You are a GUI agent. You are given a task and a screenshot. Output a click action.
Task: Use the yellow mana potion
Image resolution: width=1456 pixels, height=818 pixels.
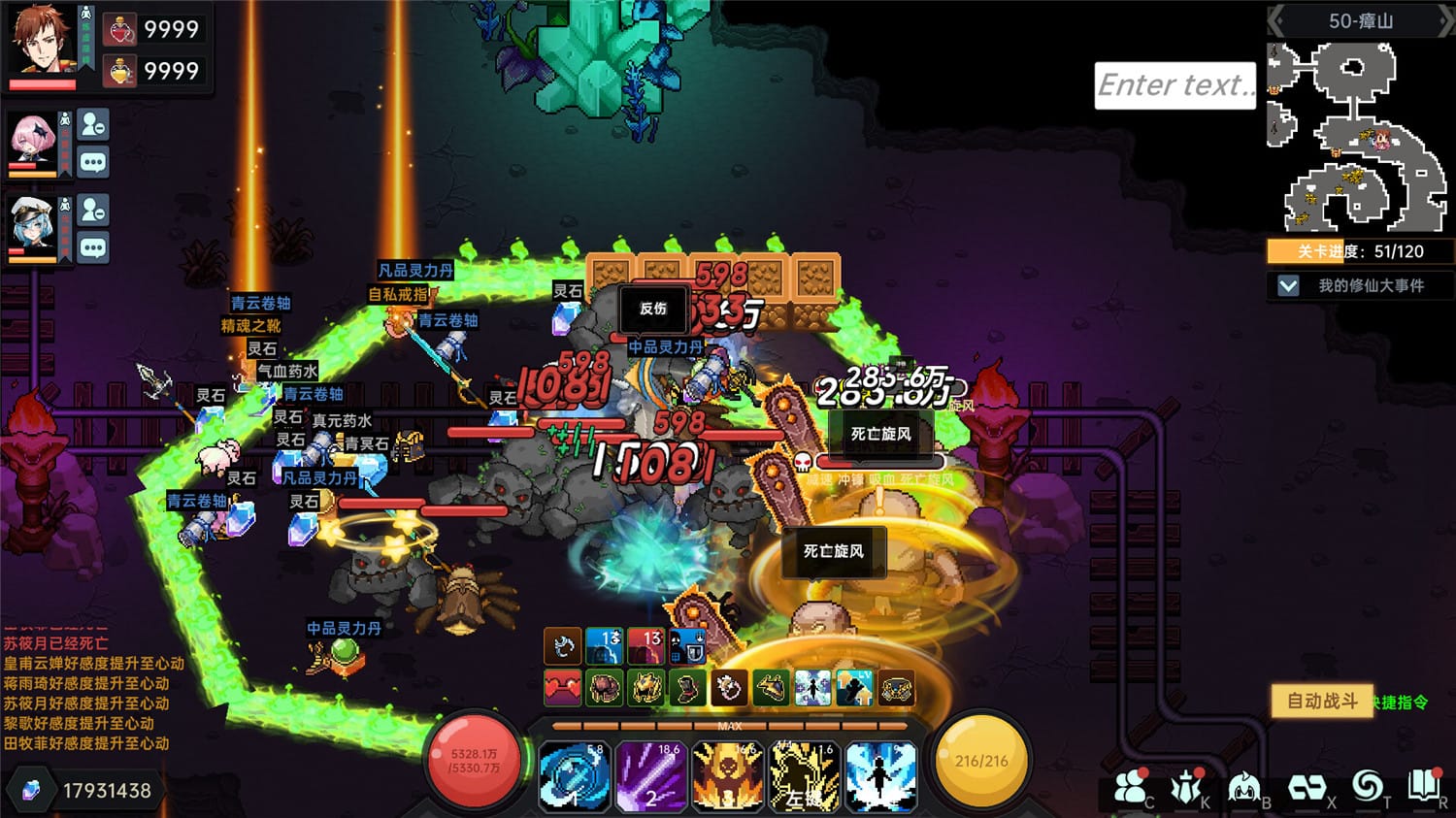coord(120,71)
